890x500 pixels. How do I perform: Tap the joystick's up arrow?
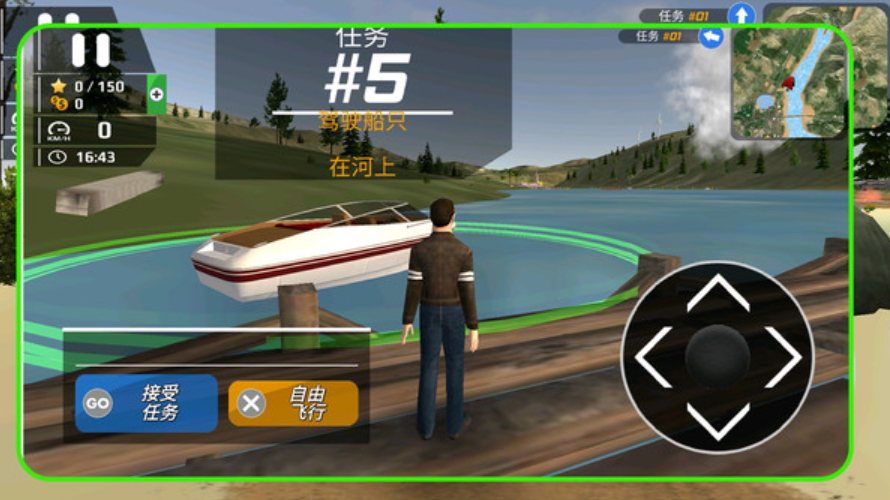(x=718, y=293)
